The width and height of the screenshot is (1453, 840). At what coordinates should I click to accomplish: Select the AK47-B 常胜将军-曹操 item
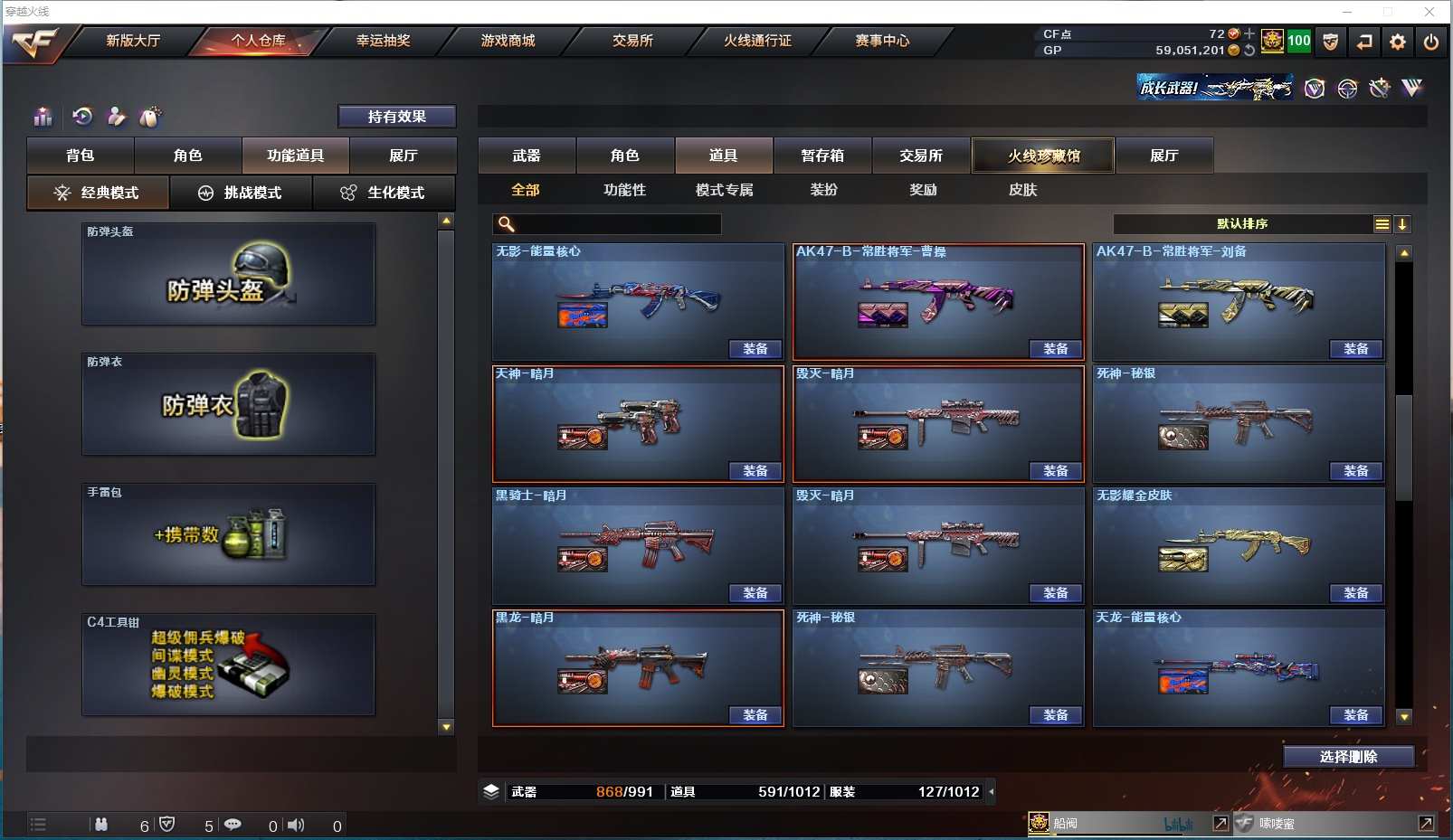937,301
